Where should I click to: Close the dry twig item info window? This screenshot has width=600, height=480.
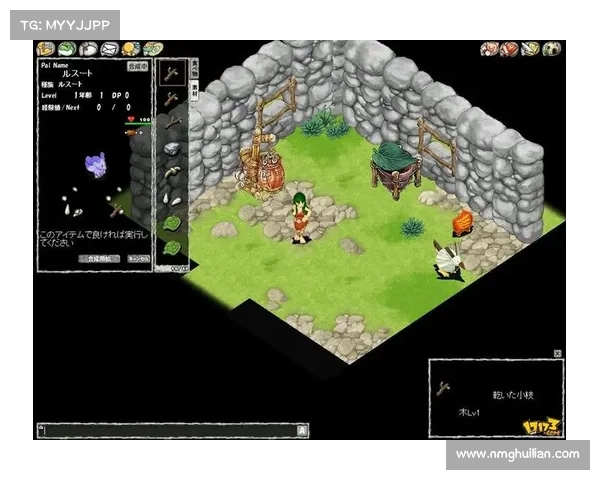(x=558, y=353)
